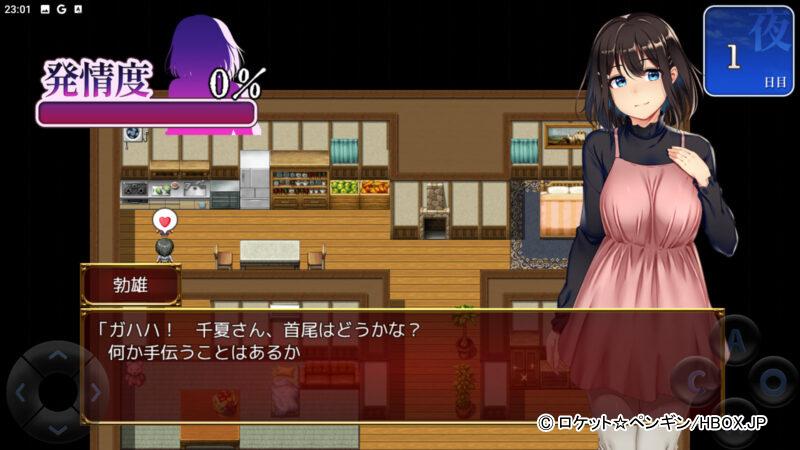
Task: Advance the dialogue by clicking the message window
Action: (400, 365)
